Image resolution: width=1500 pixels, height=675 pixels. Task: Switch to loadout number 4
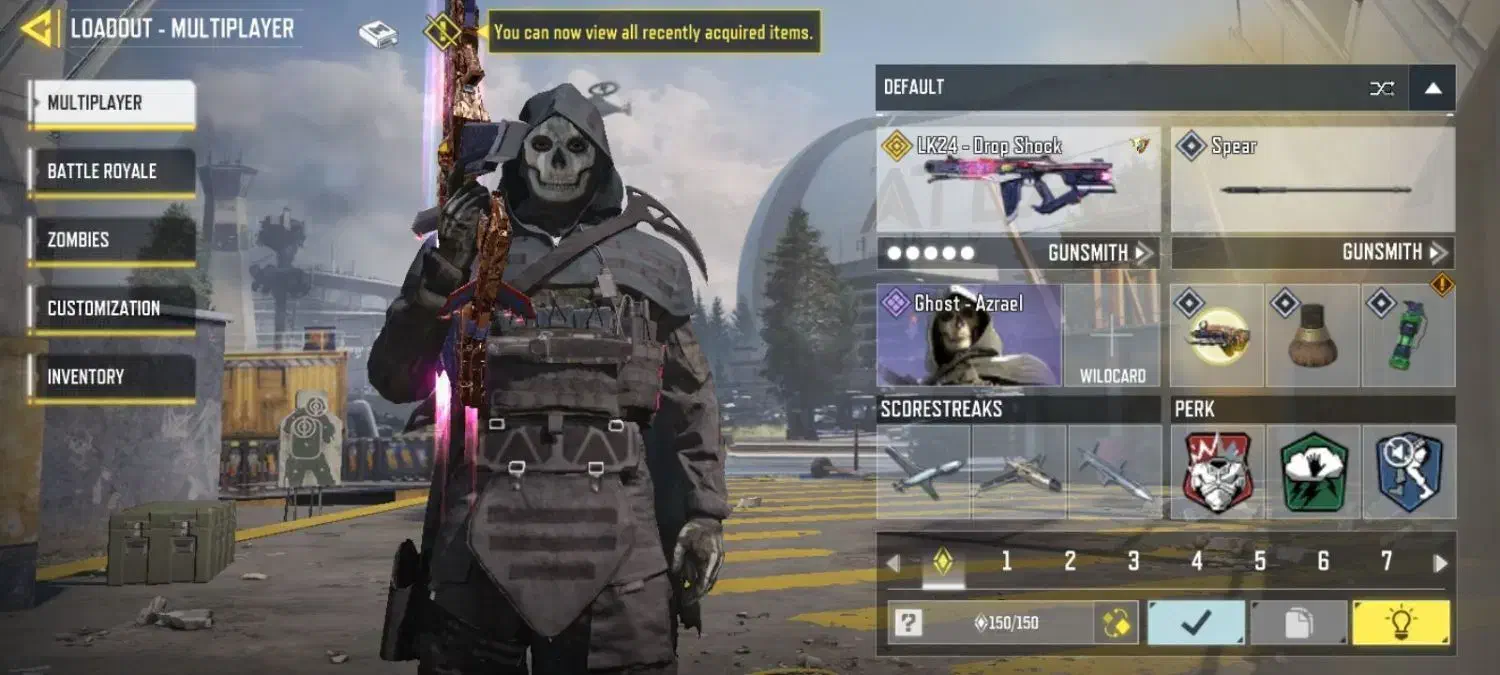1197,562
